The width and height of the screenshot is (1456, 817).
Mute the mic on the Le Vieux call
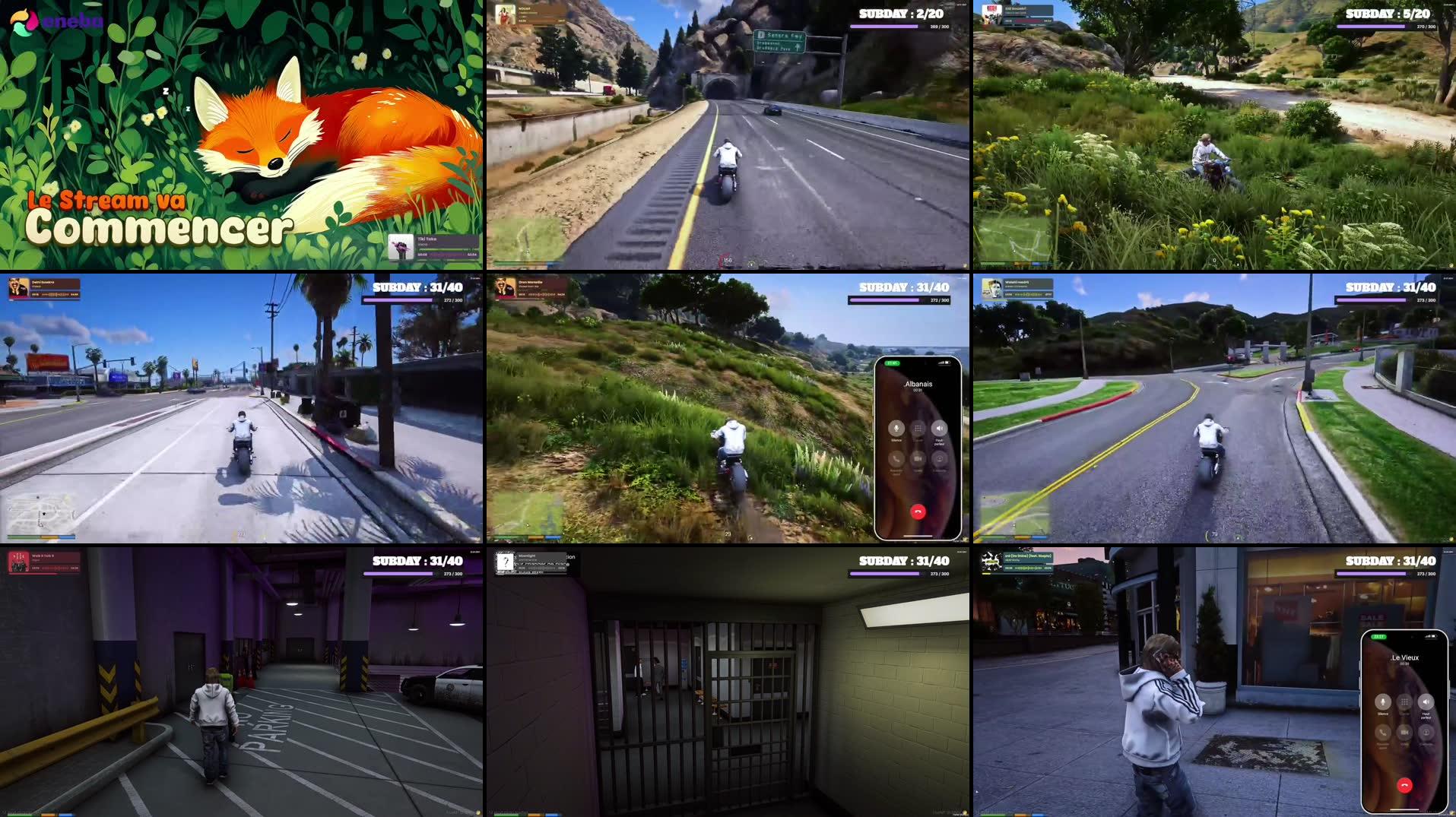[x=1383, y=702]
